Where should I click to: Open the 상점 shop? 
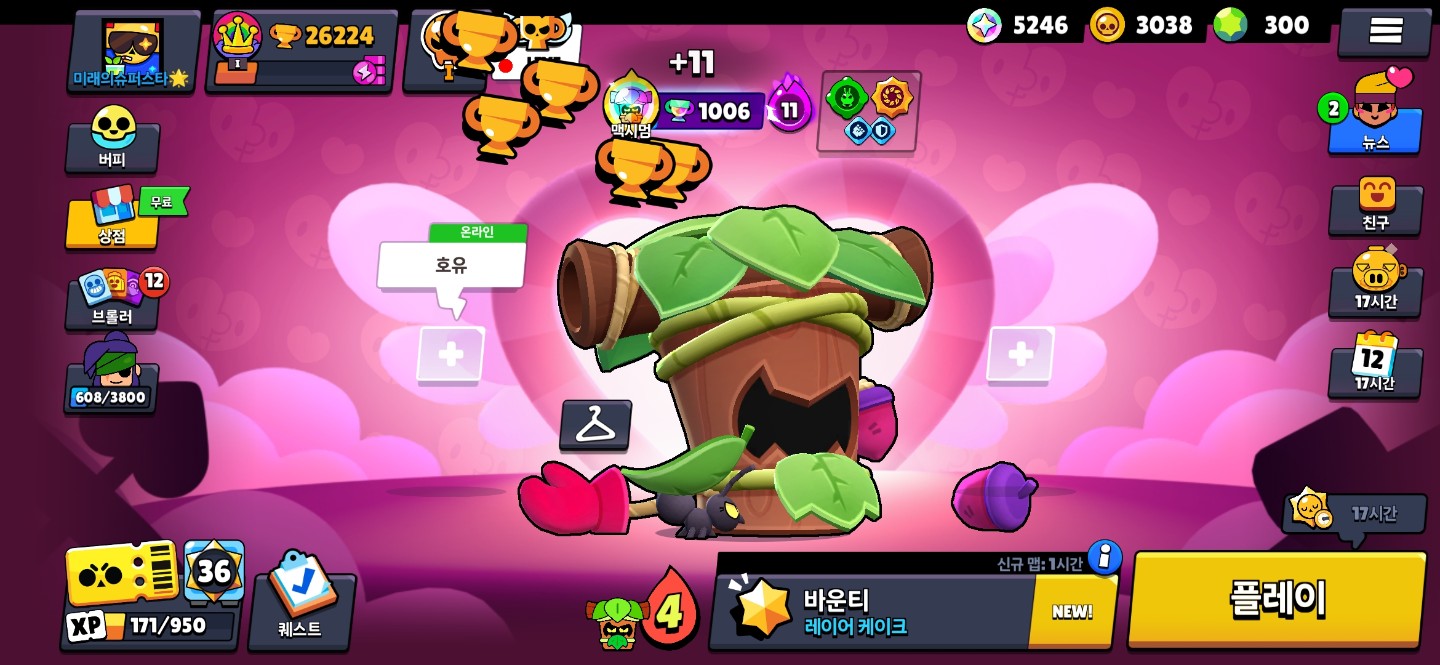[x=112, y=217]
